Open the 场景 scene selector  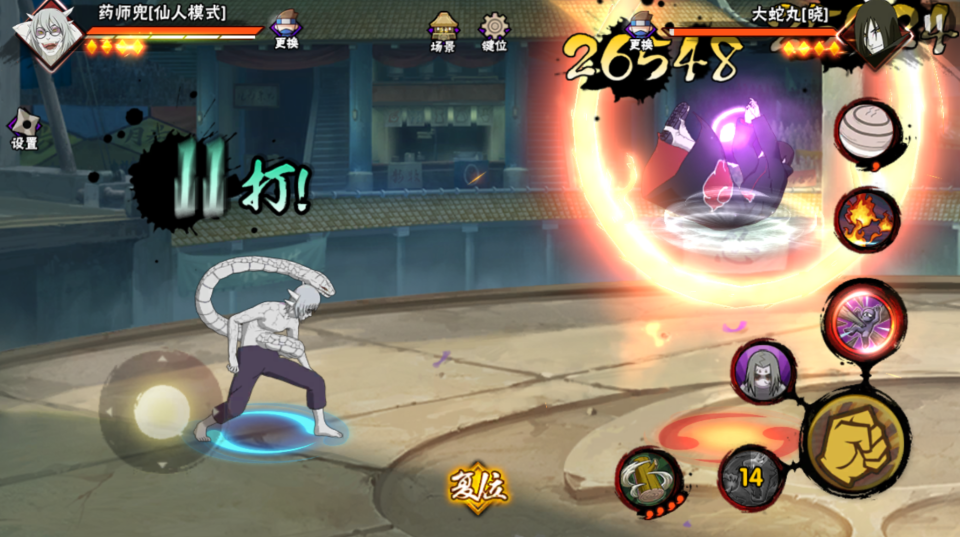click(x=443, y=31)
